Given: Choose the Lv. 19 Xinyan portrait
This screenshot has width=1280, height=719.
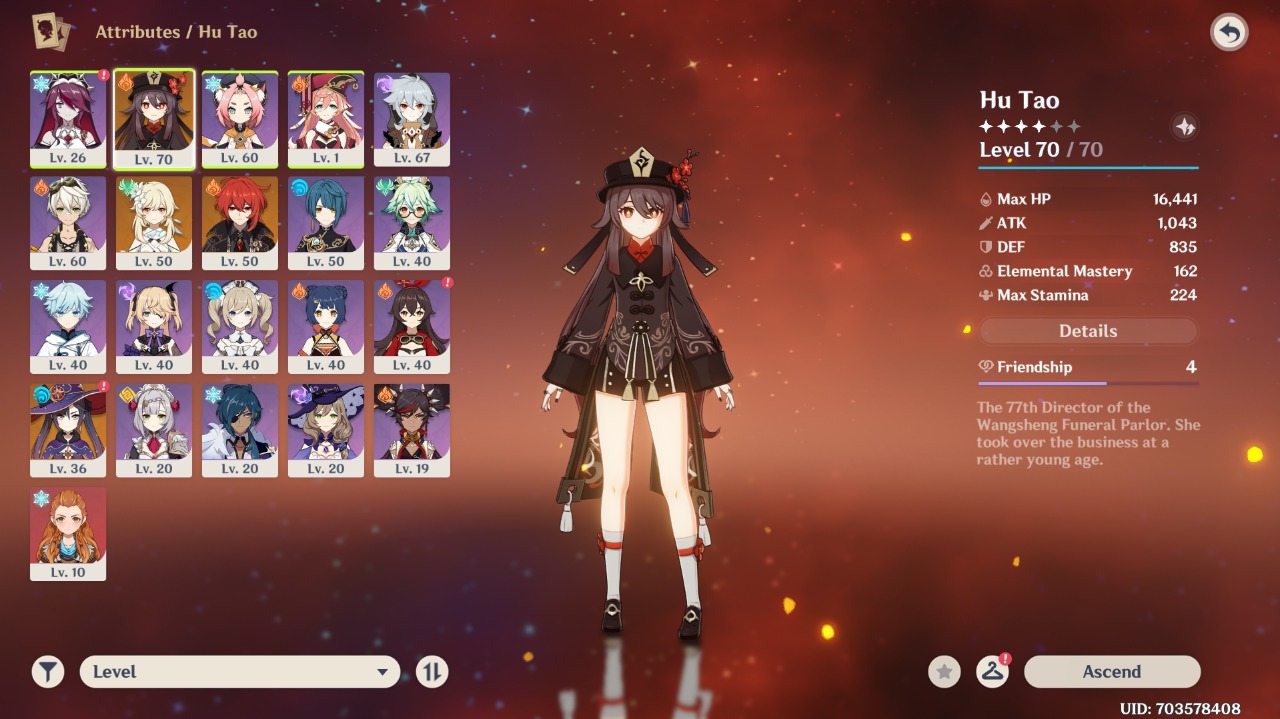Looking at the screenshot, I should pos(412,430).
